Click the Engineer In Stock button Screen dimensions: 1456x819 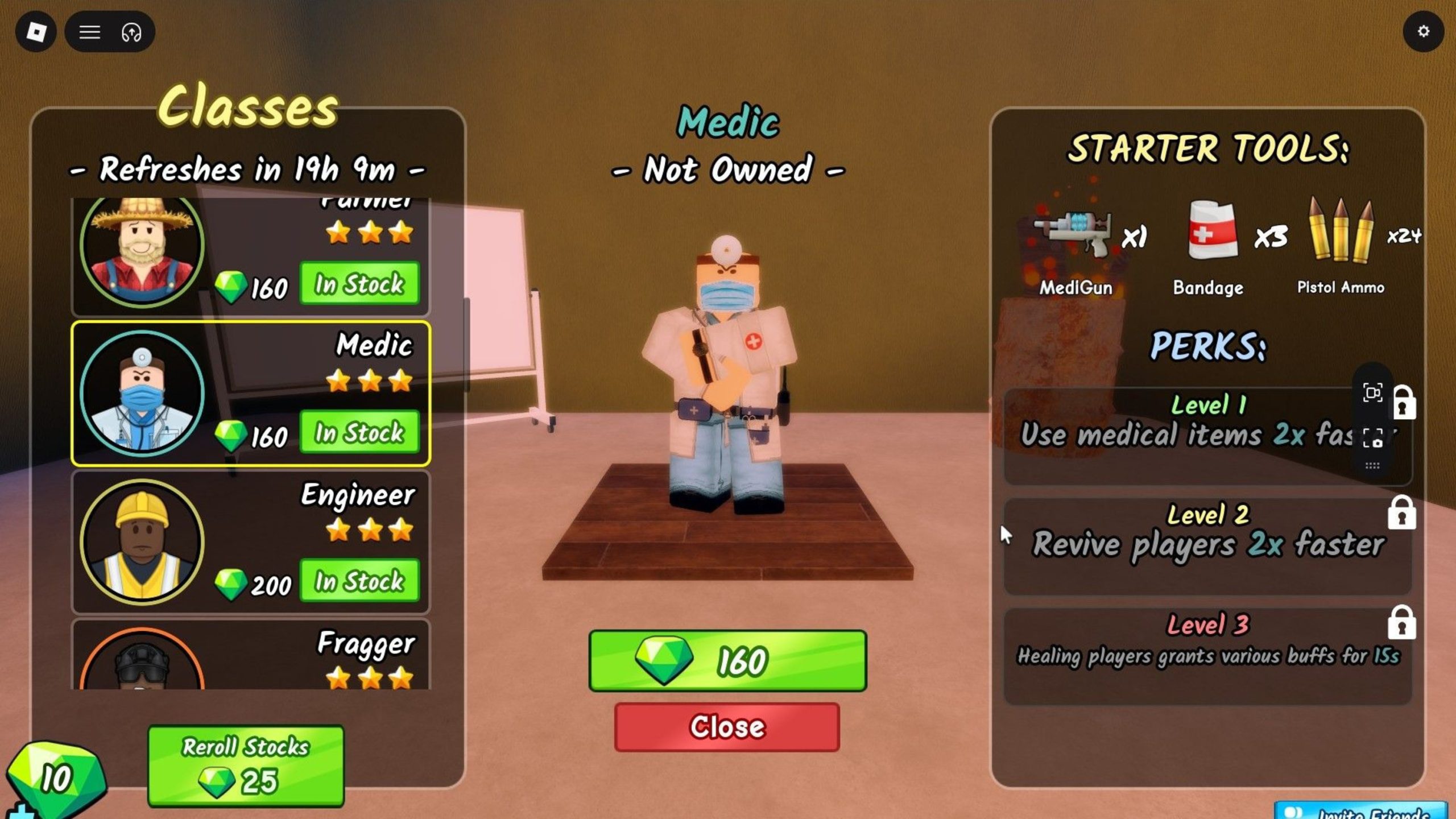(x=359, y=581)
